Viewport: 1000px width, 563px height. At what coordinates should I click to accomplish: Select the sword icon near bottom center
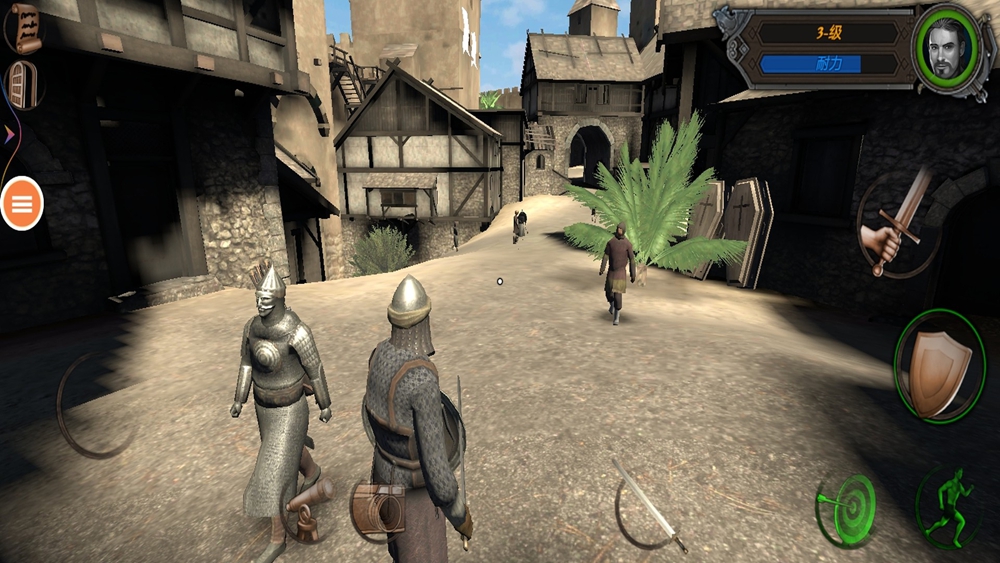650,506
